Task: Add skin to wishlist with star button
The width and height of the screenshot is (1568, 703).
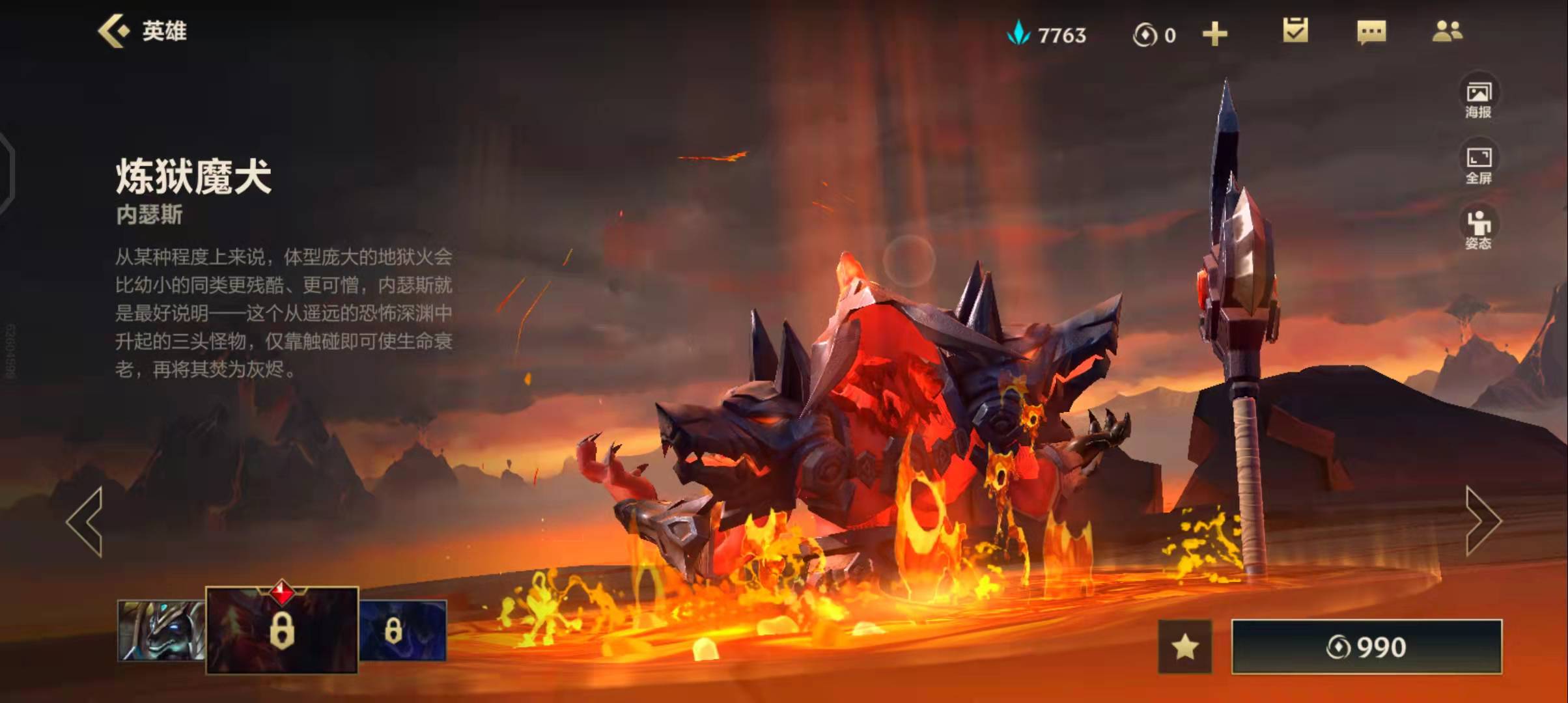Action: click(x=1185, y=647)
